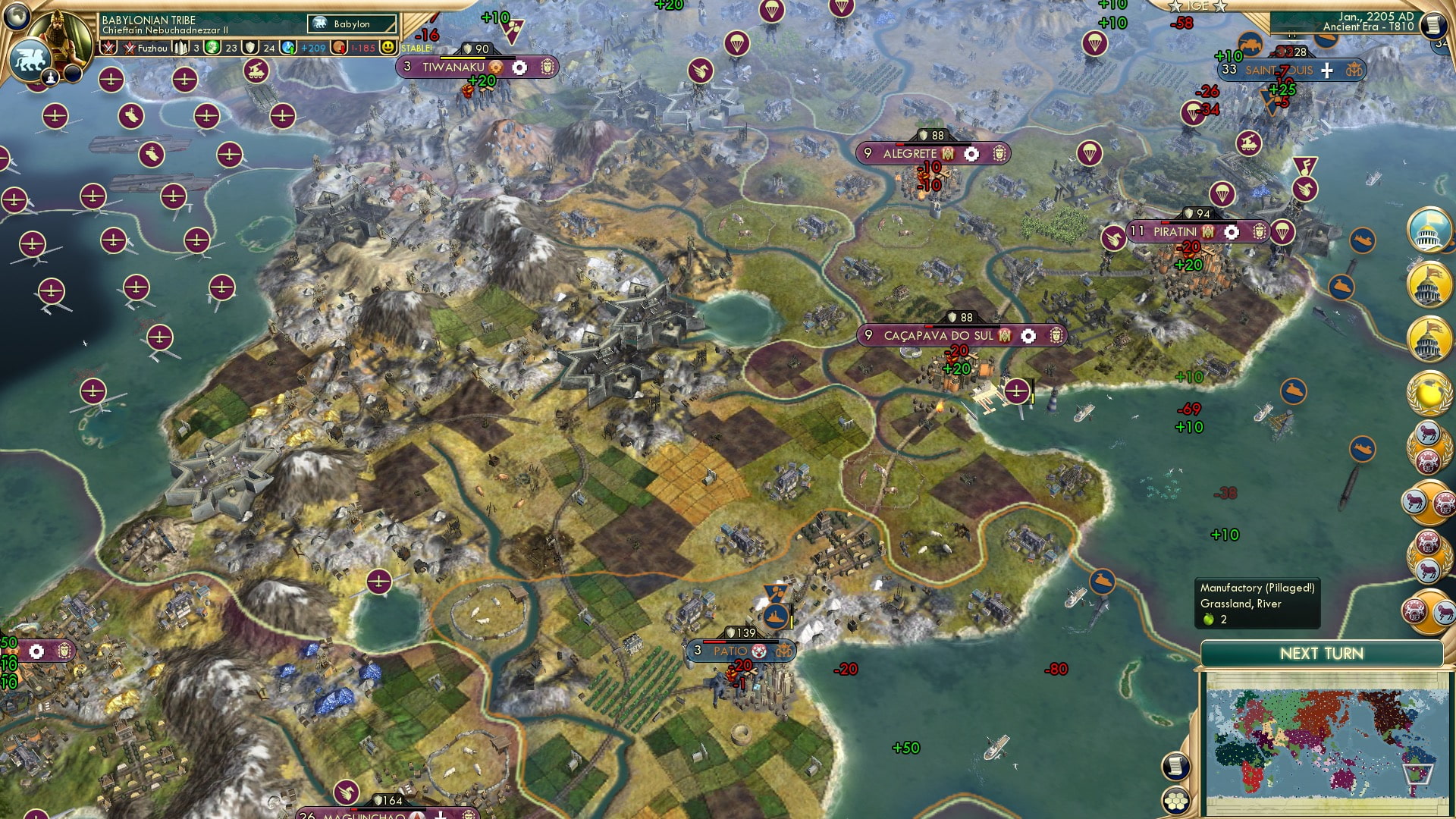
Task: Click the happiness smiley face icon
Action: (388, 48)
